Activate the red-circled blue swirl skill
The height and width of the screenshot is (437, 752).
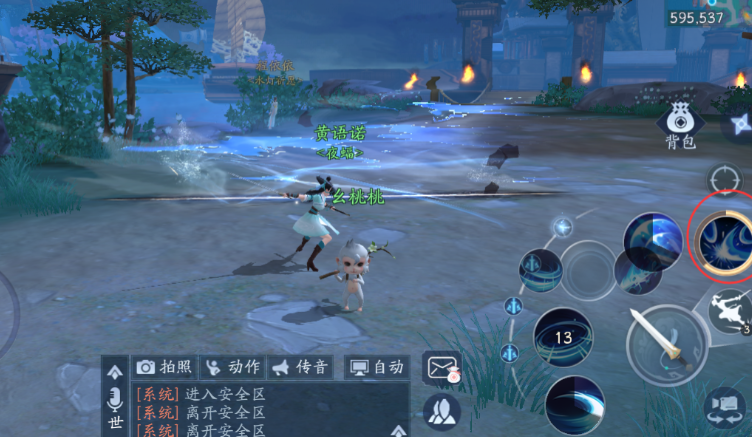pos(723,238)
